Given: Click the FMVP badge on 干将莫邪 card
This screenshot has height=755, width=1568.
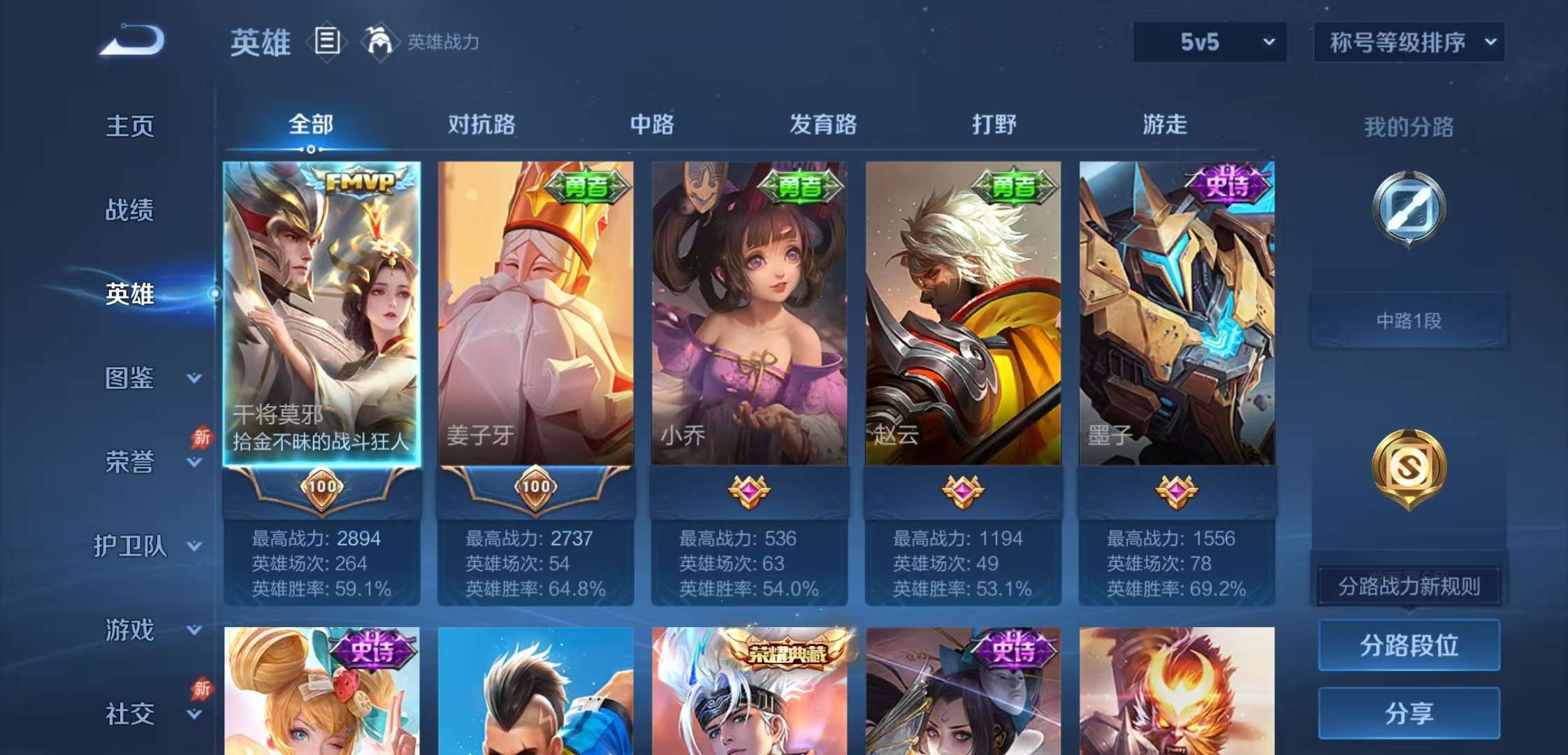Looking at the screenshot, I should (x=361, y=182).
